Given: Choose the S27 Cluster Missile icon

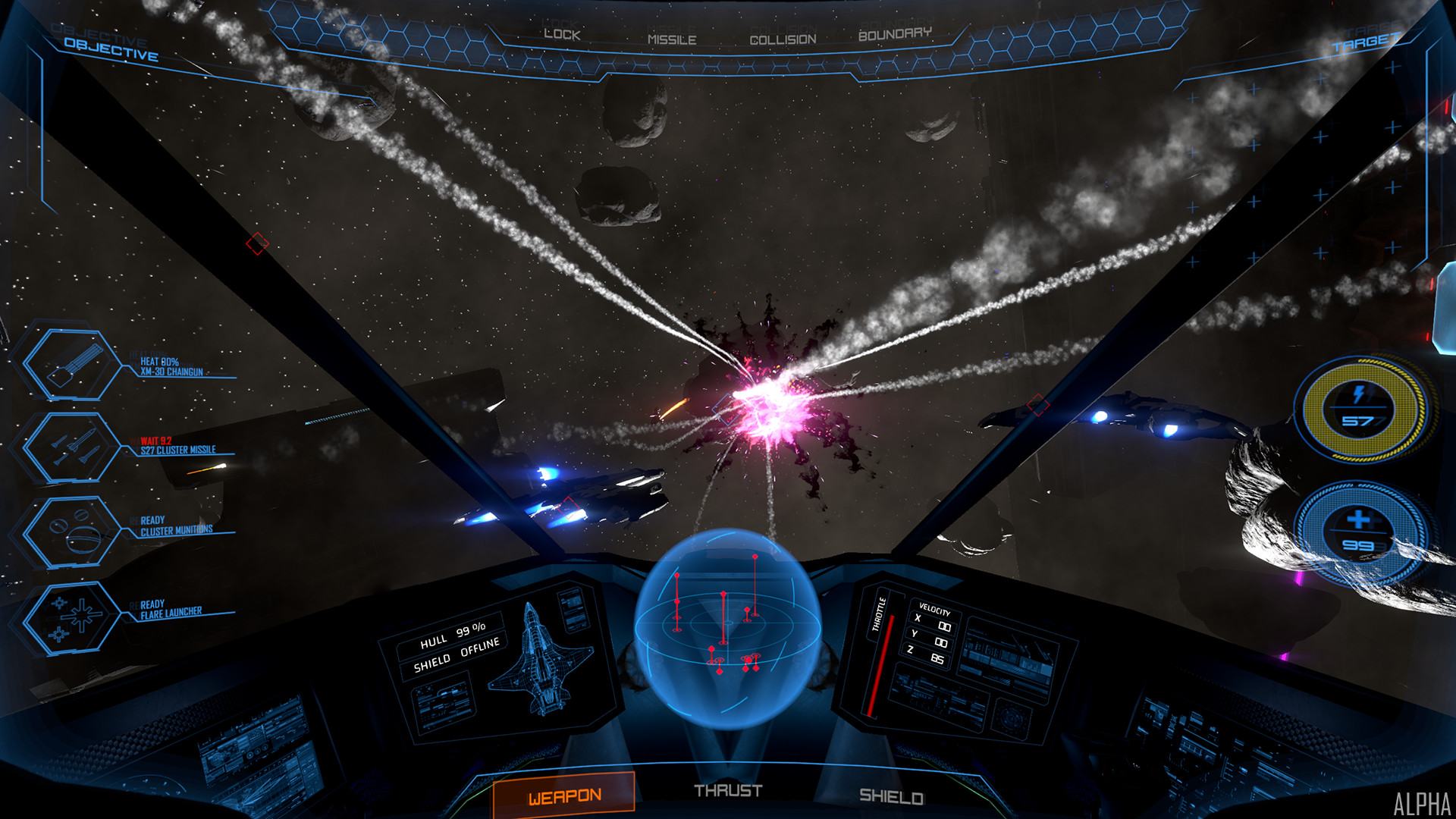Looking at the screenshot, I should (x=71, y=449).
